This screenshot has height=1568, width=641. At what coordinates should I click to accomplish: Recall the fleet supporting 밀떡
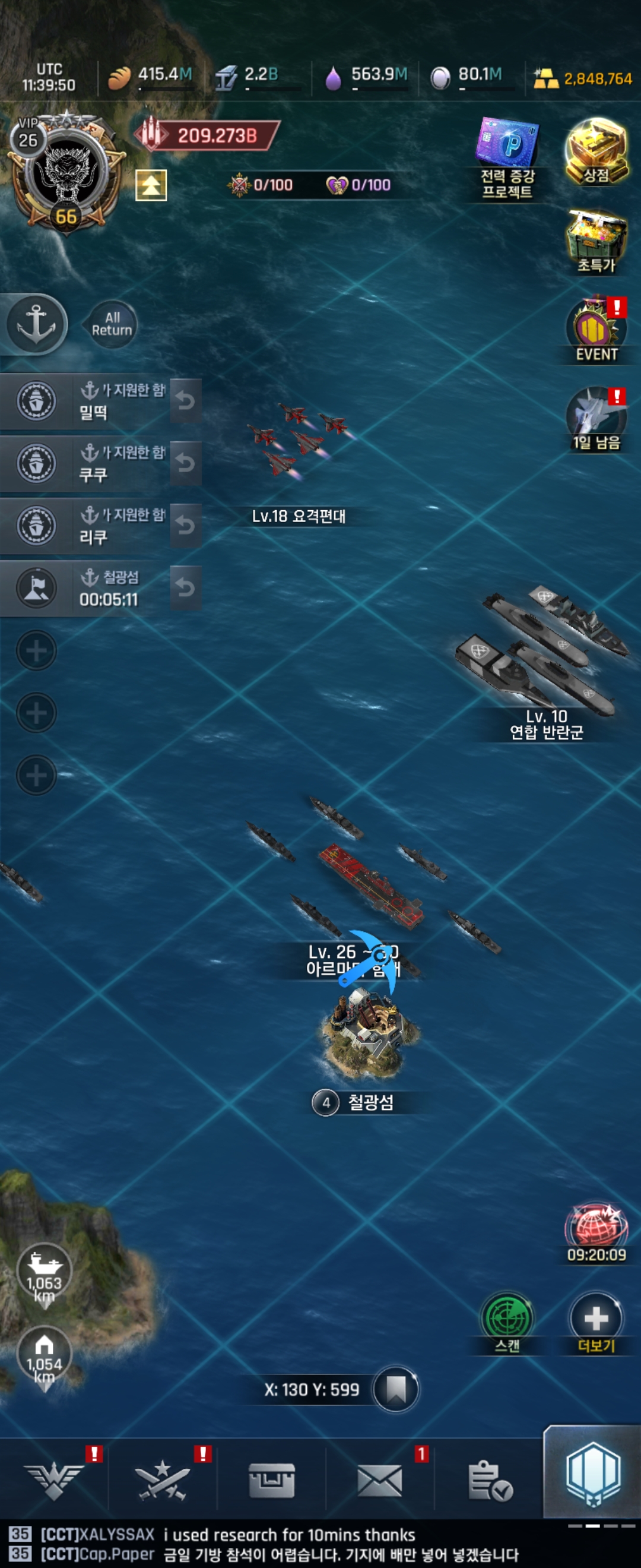186,400
